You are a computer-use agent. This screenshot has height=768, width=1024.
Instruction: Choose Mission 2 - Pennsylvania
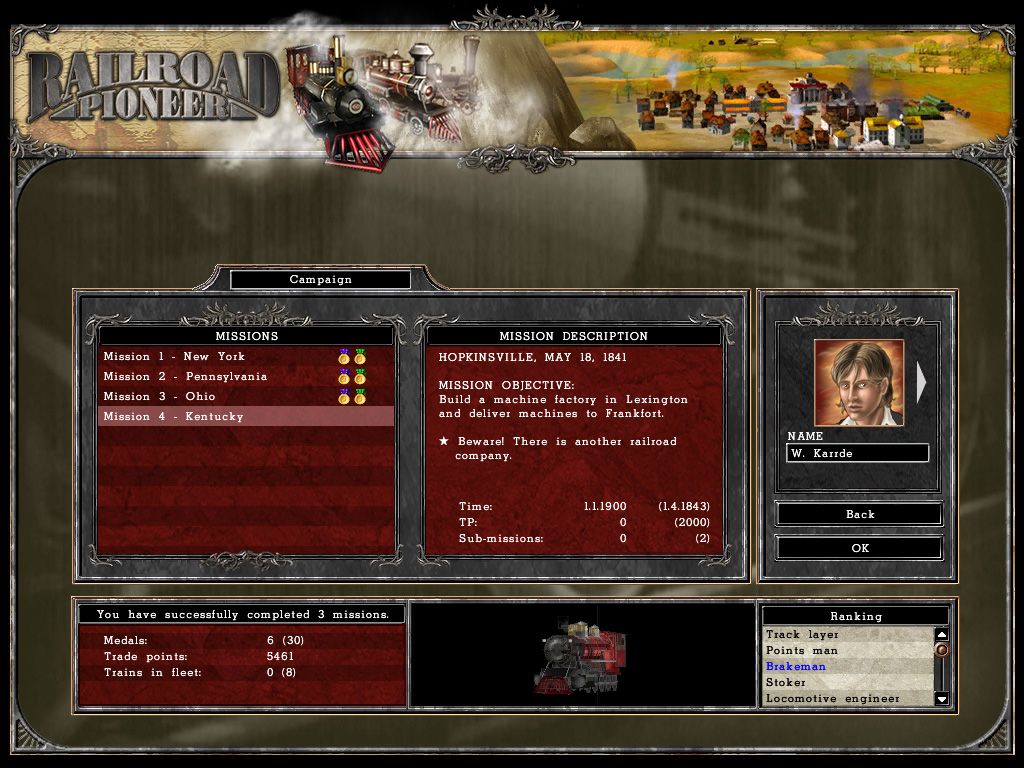[185, 377]
